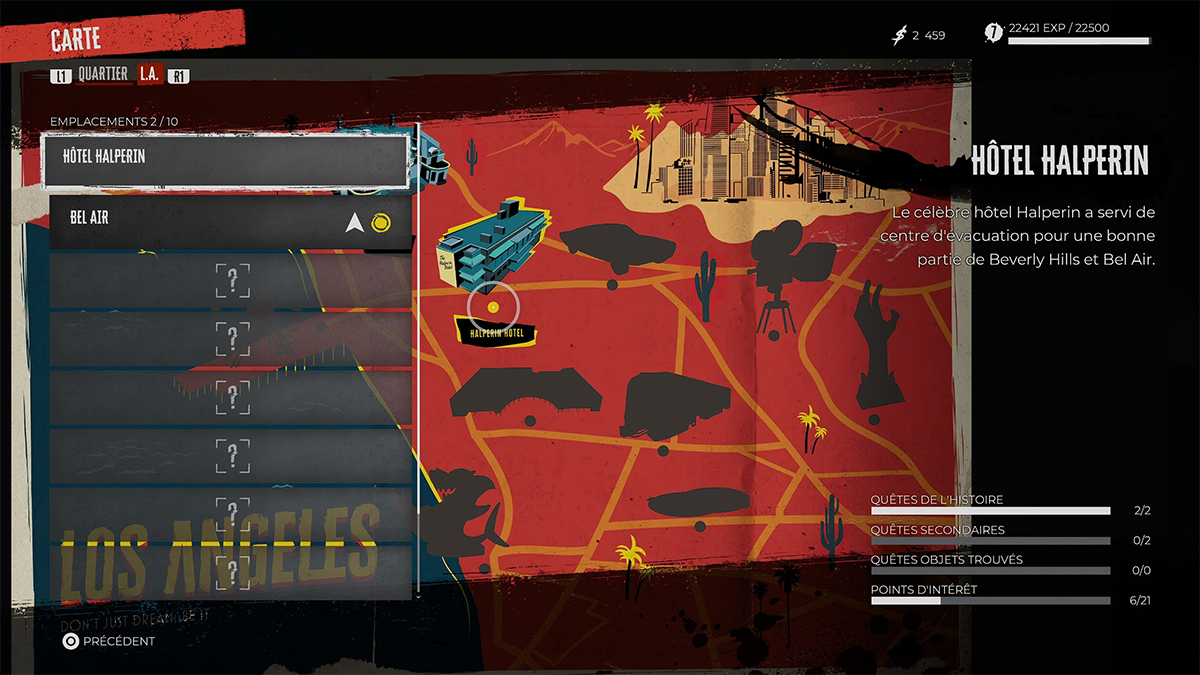Choose the car silhouette map location

pos(611,245)
